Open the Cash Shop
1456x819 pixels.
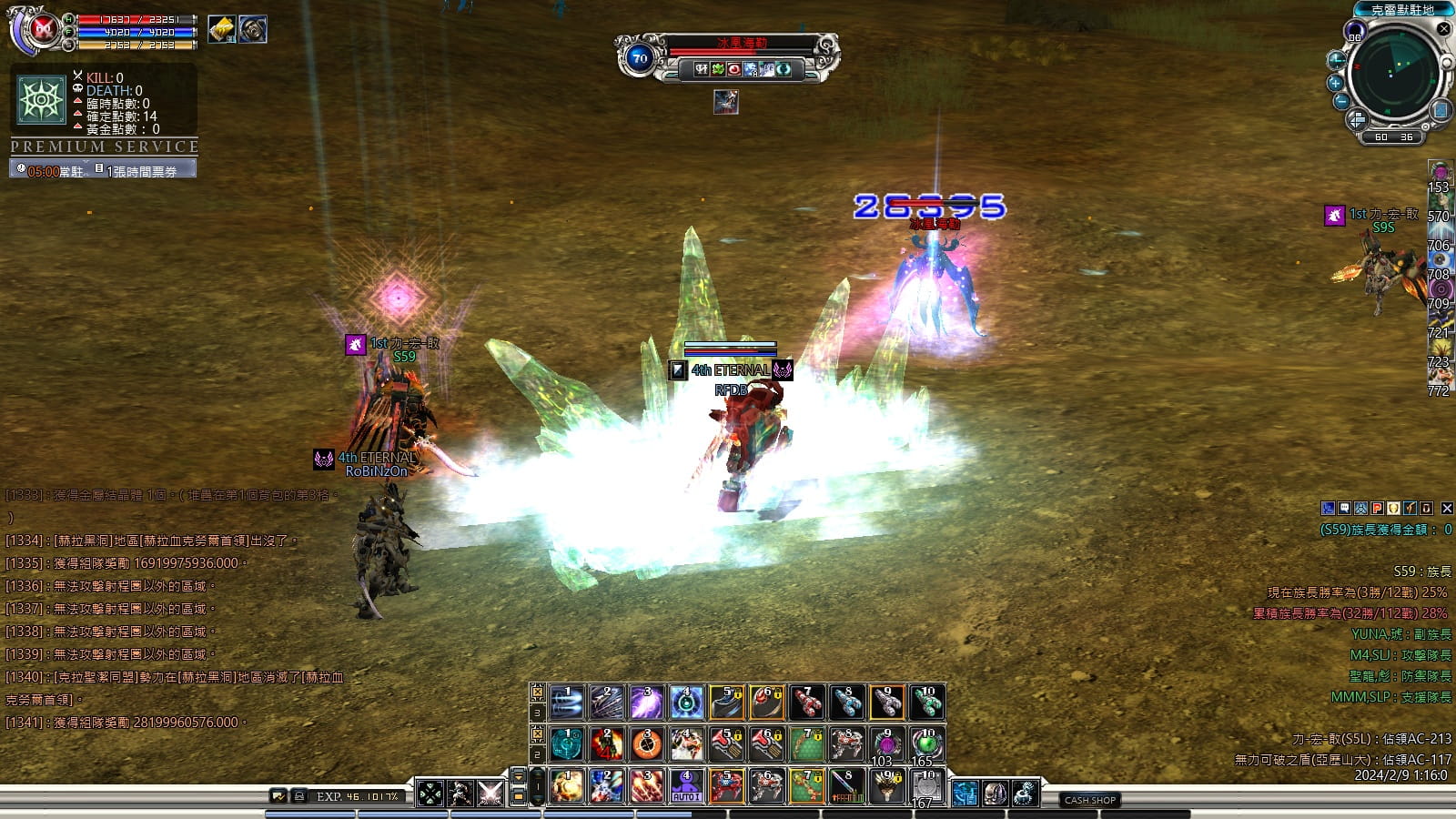coord(1090,800)
